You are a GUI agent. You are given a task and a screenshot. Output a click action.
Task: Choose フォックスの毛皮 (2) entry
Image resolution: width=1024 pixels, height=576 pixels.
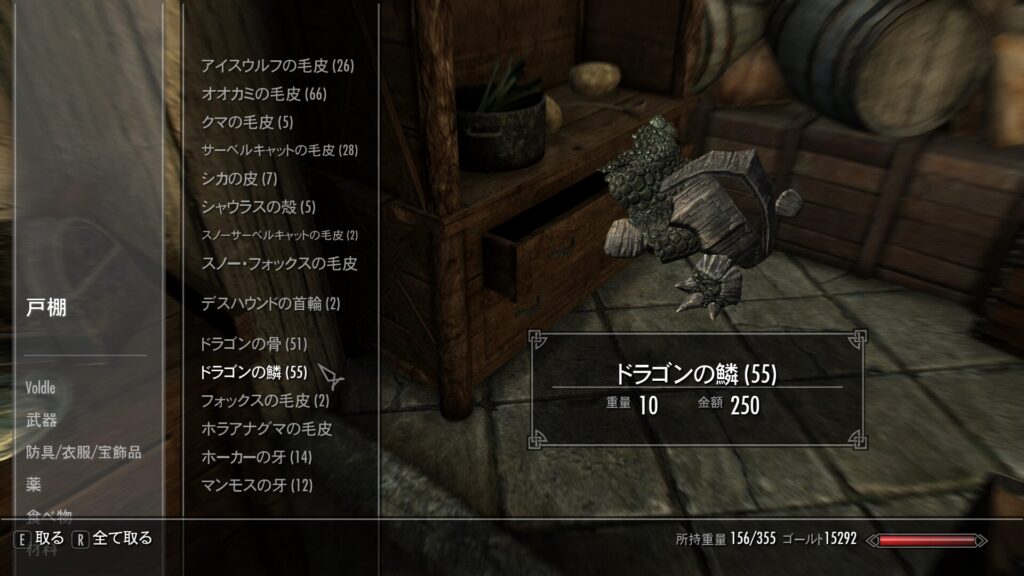(265, 401)
